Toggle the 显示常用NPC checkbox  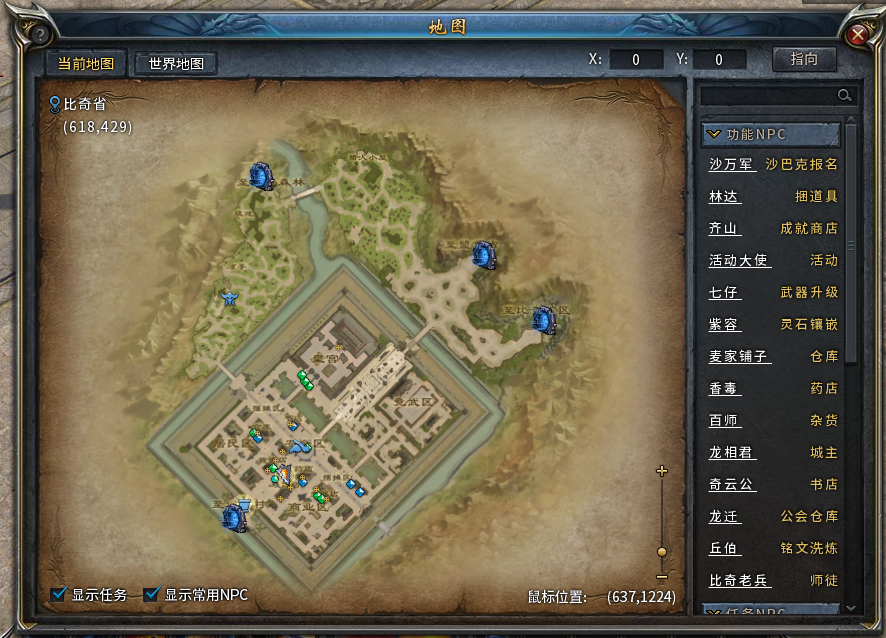(x=152, y=595)
